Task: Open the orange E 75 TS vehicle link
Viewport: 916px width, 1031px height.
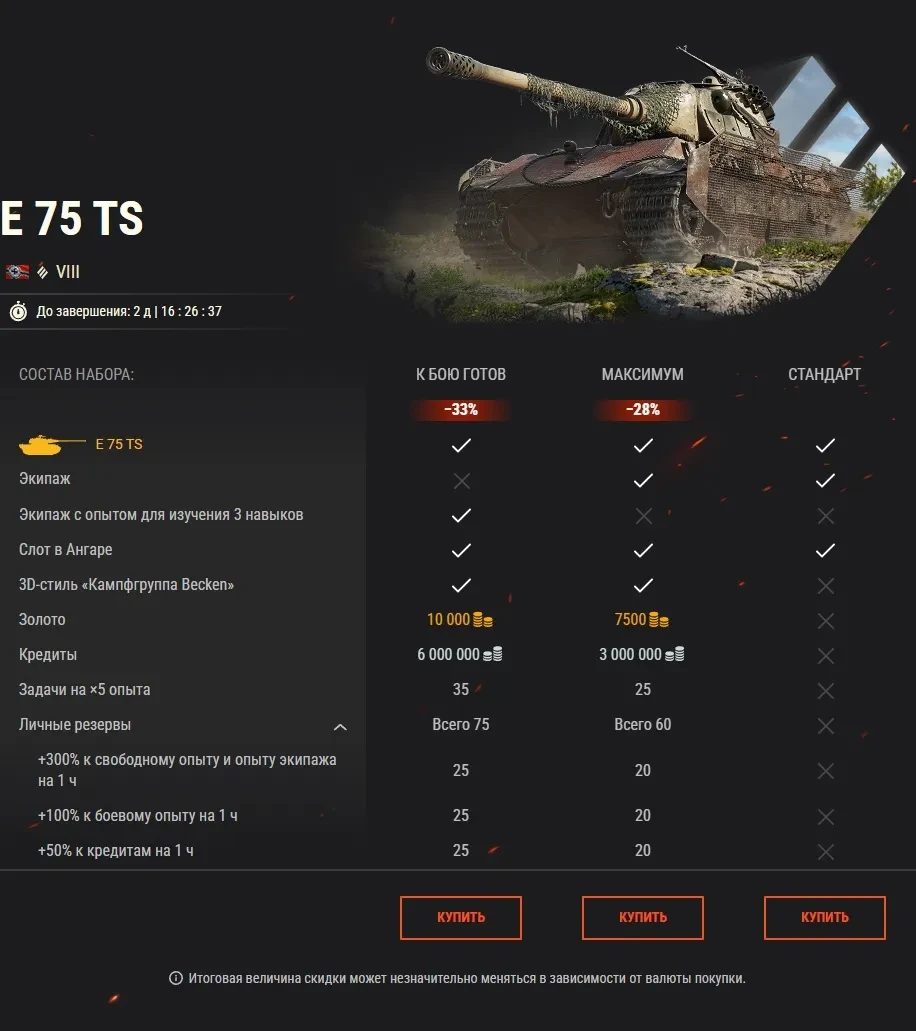Action: pos(119,444)
